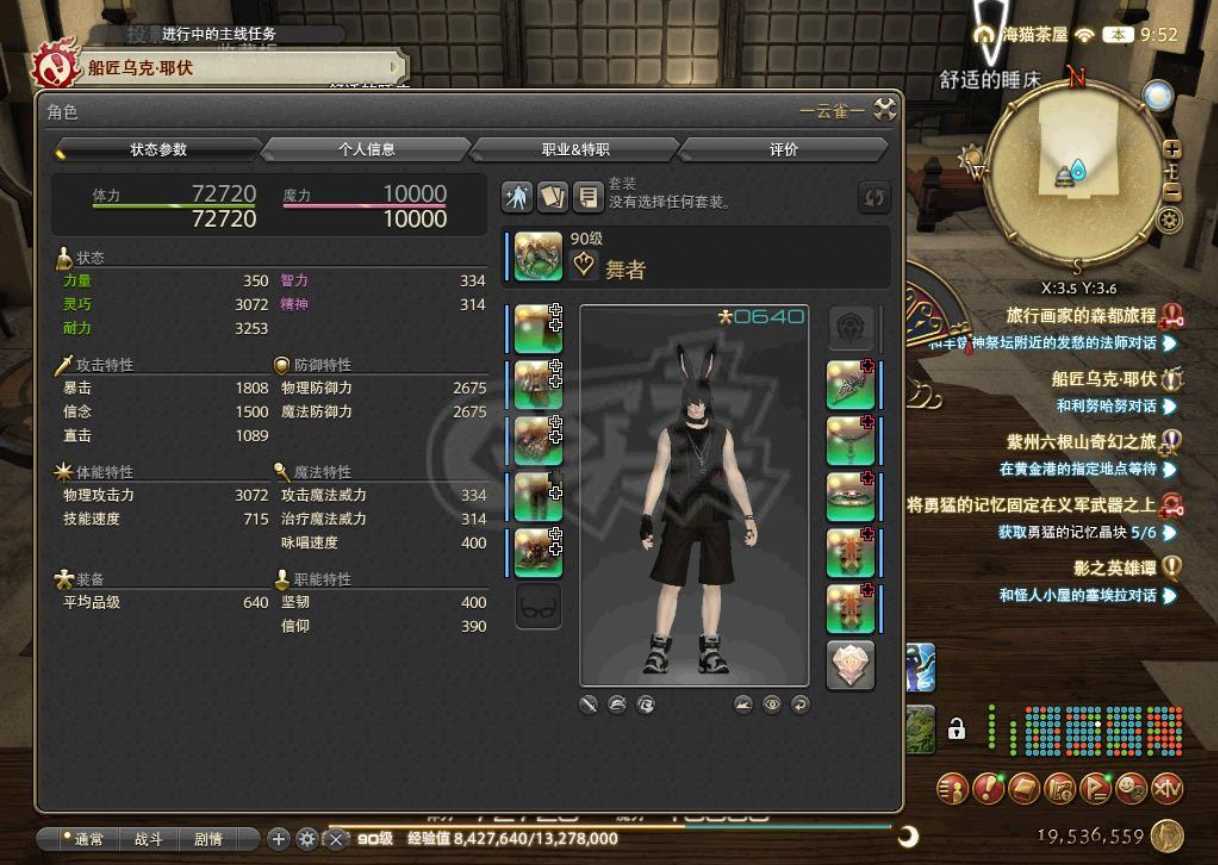The image size is (1218, 865).
Task: Switch to the 个人信息 tab
Action: [x=366, y=149]
